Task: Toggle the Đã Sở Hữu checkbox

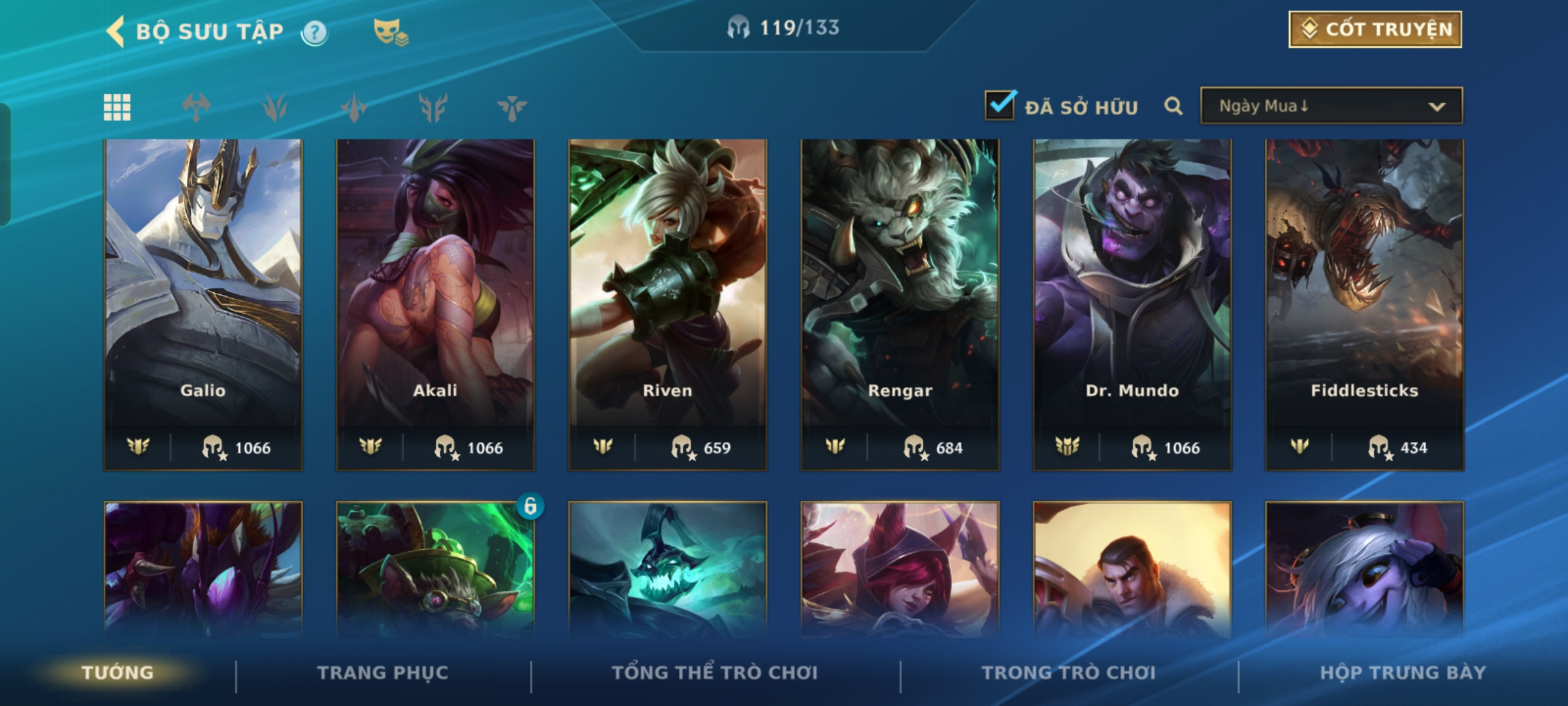Action: [1000, 106]
